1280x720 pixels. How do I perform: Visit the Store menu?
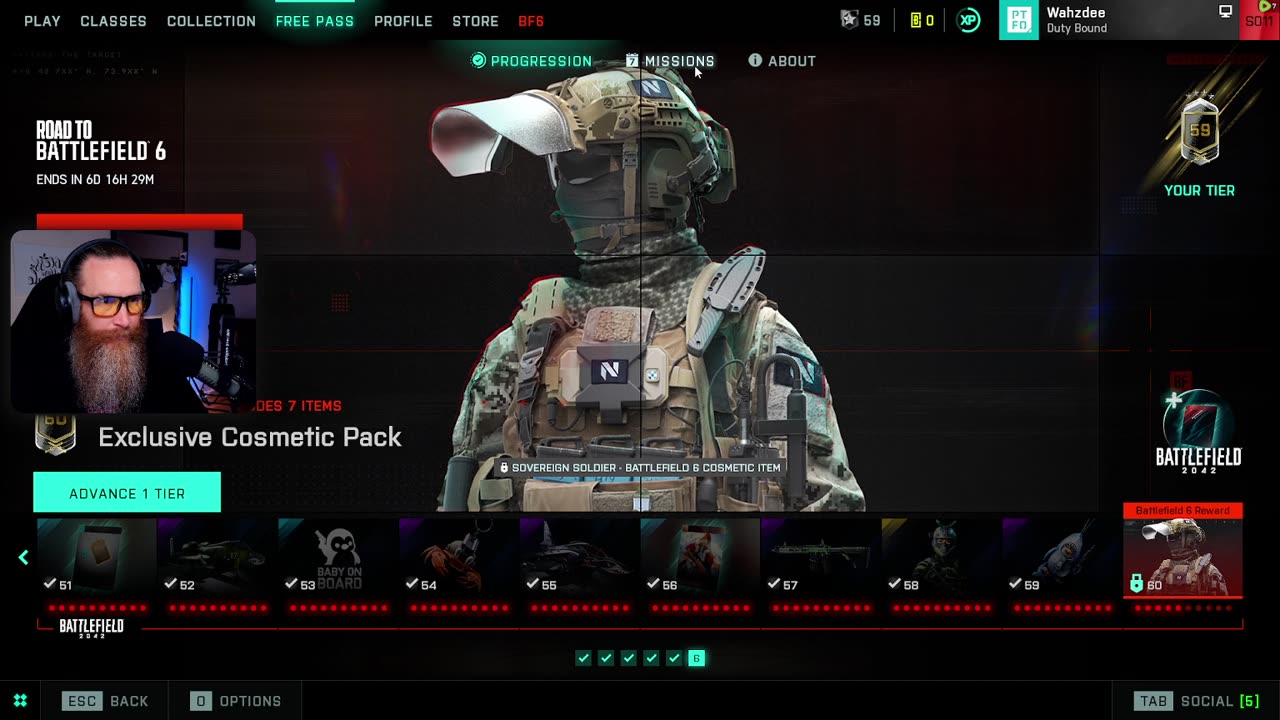pos(475,21)
